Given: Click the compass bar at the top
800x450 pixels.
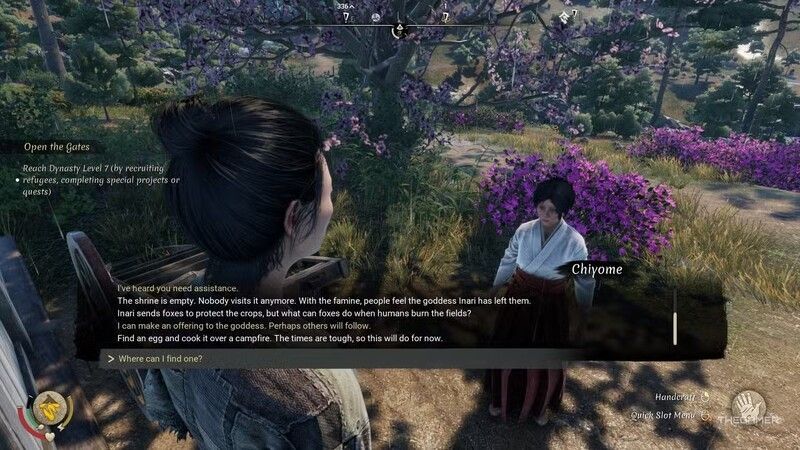Looking at the screenshot, I should [x=400, y=17].
